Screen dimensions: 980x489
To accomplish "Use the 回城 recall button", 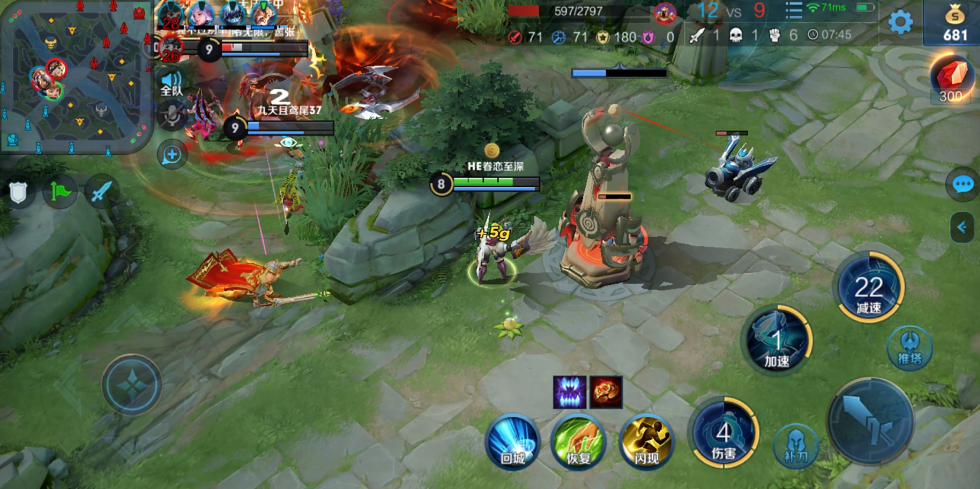I will click(512, 441).
